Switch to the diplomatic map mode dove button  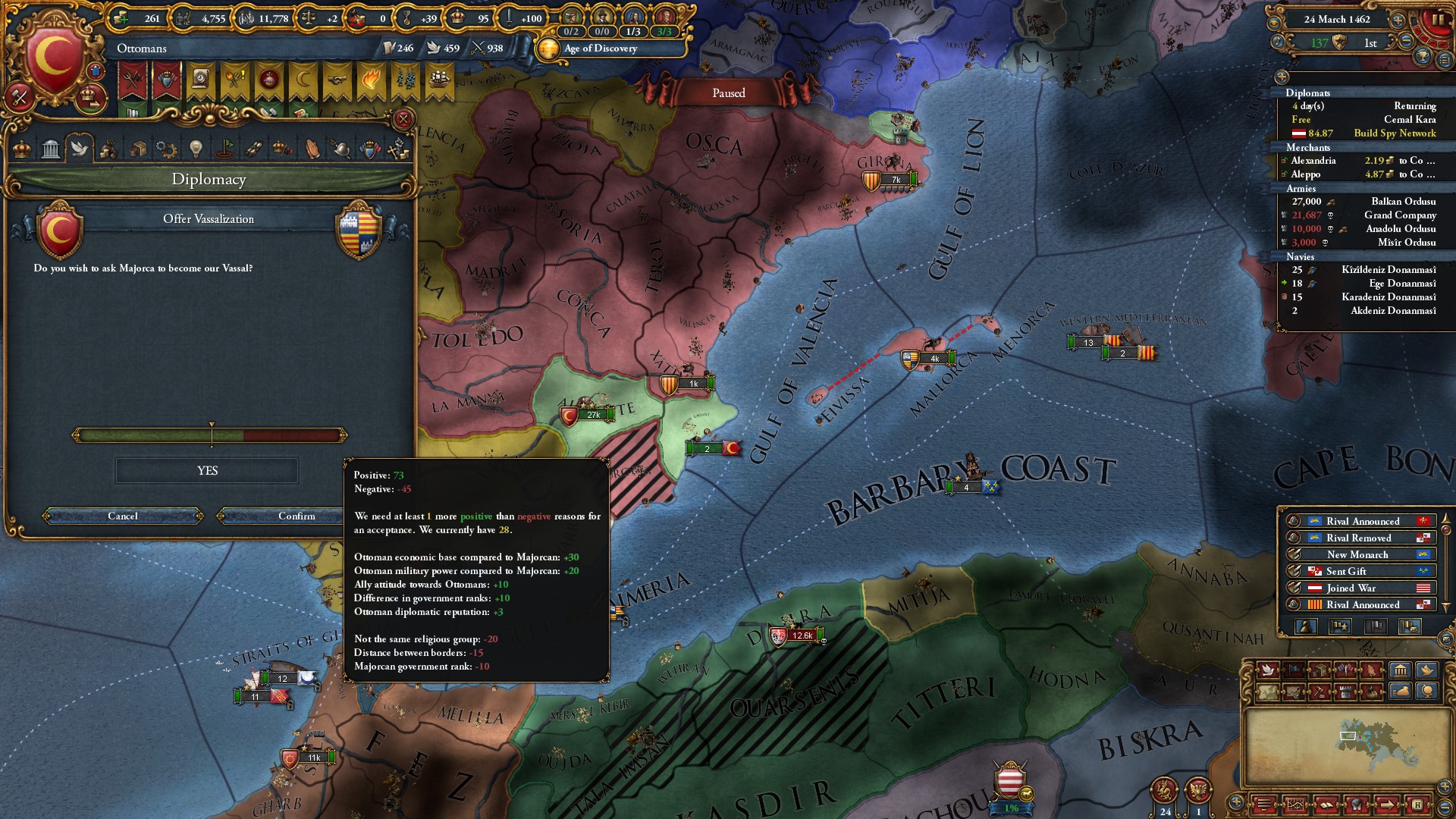(1267, 670)
